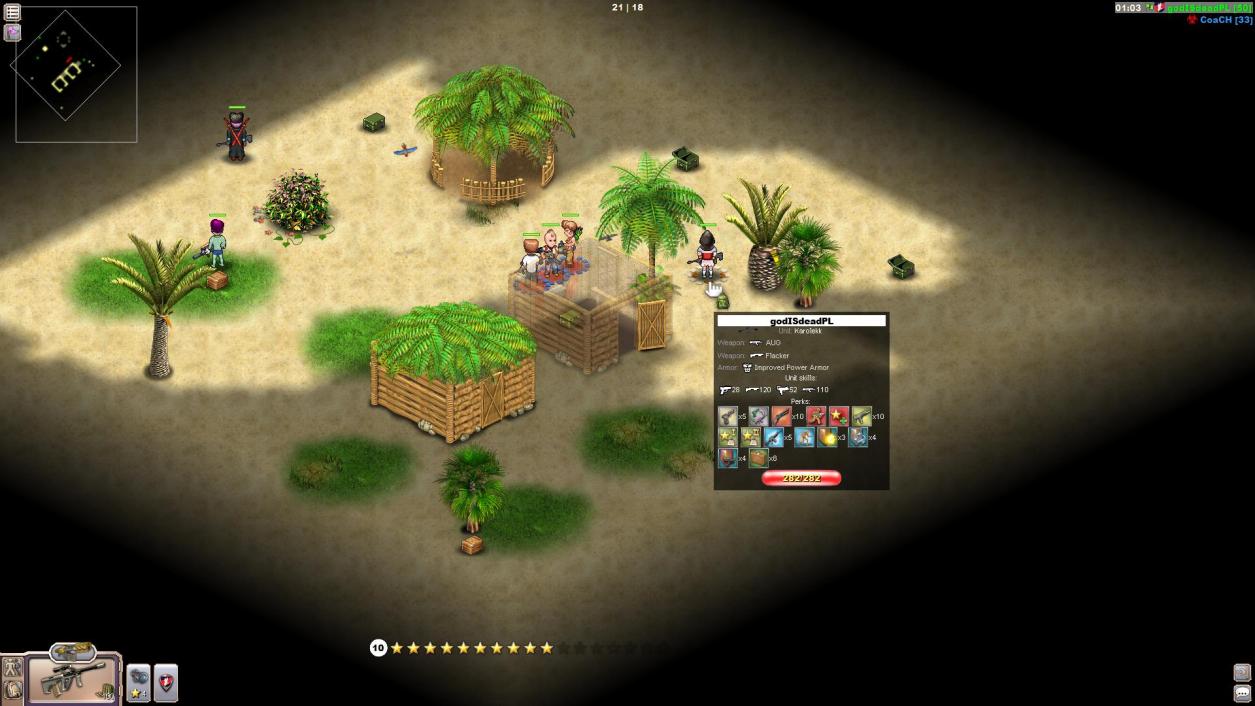The width and height of the screenshot is (1255, 706).
Task: Click the lower unit portrait button beside the rifle
Action: coord(13,689)
